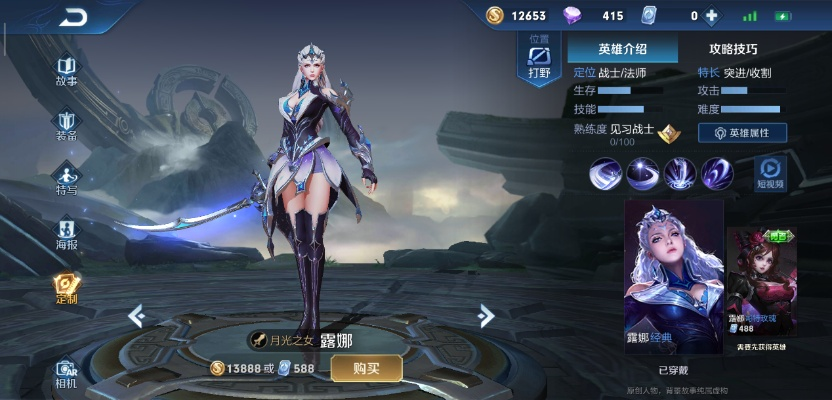Buy the hero with the 购买 button
The image size is (832, 400).
[x=367, y=368]
